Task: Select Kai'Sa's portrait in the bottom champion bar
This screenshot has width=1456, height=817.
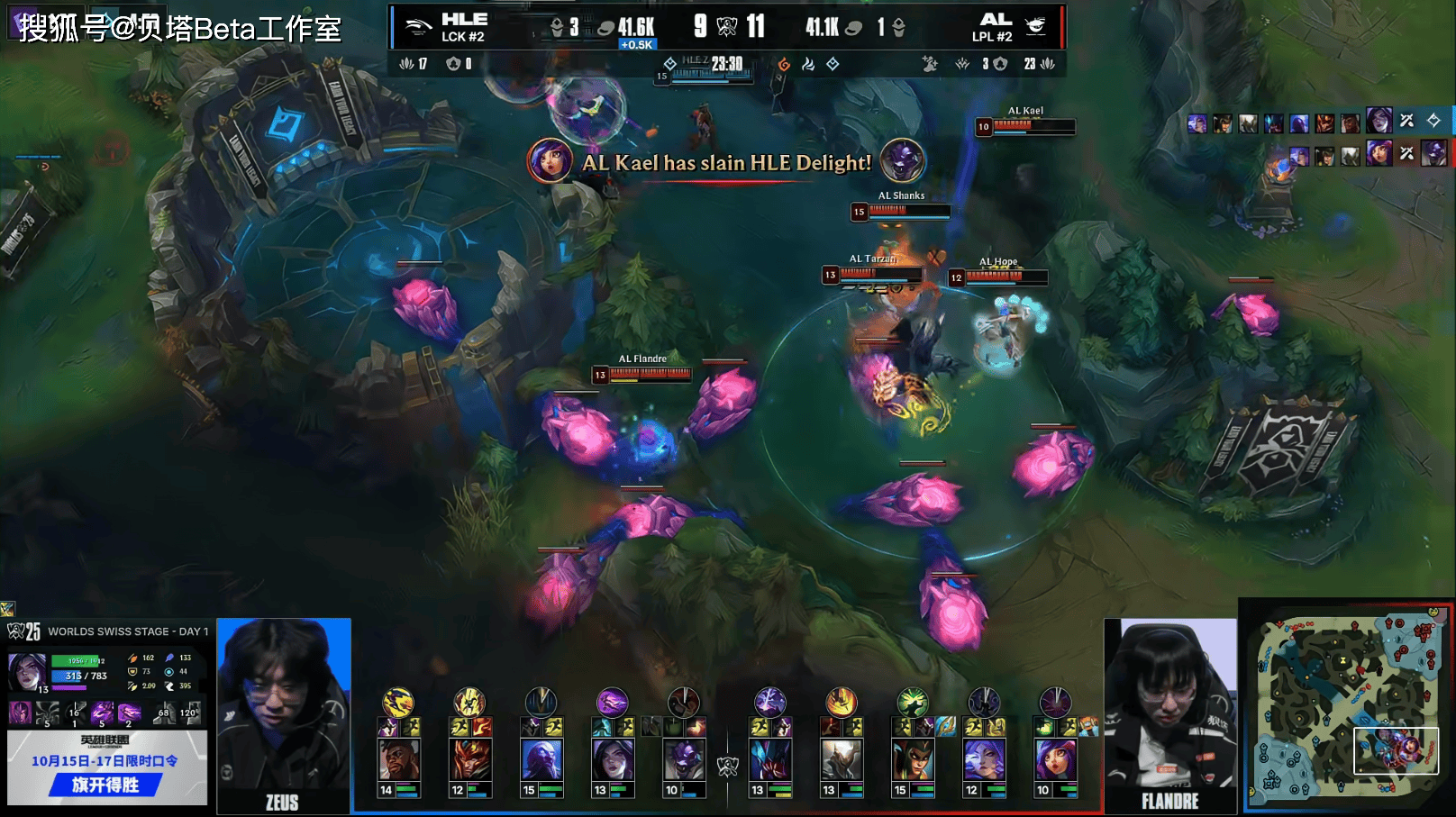Action: [x=613, y=760]
